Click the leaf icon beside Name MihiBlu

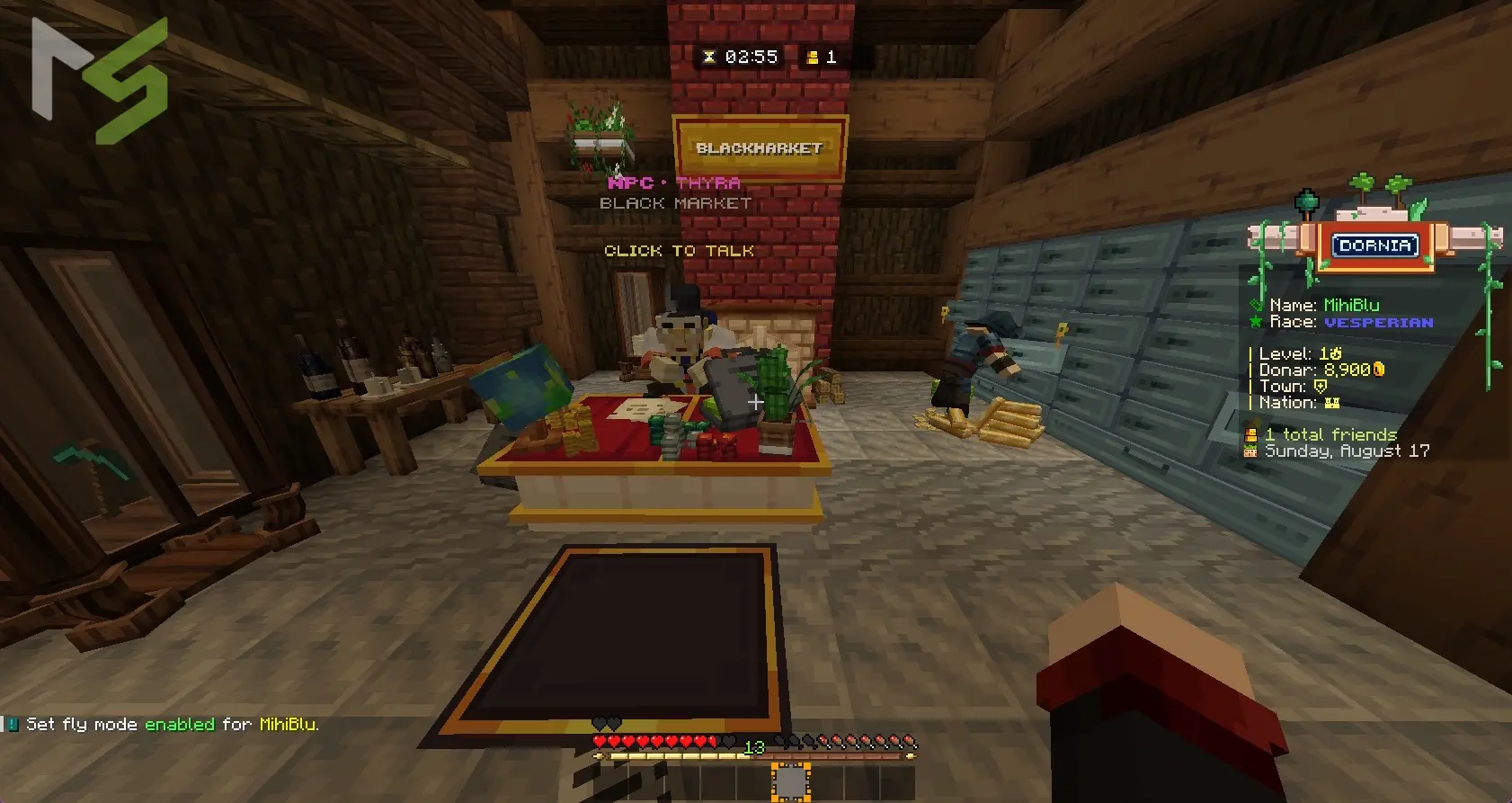pos(1258,306)
